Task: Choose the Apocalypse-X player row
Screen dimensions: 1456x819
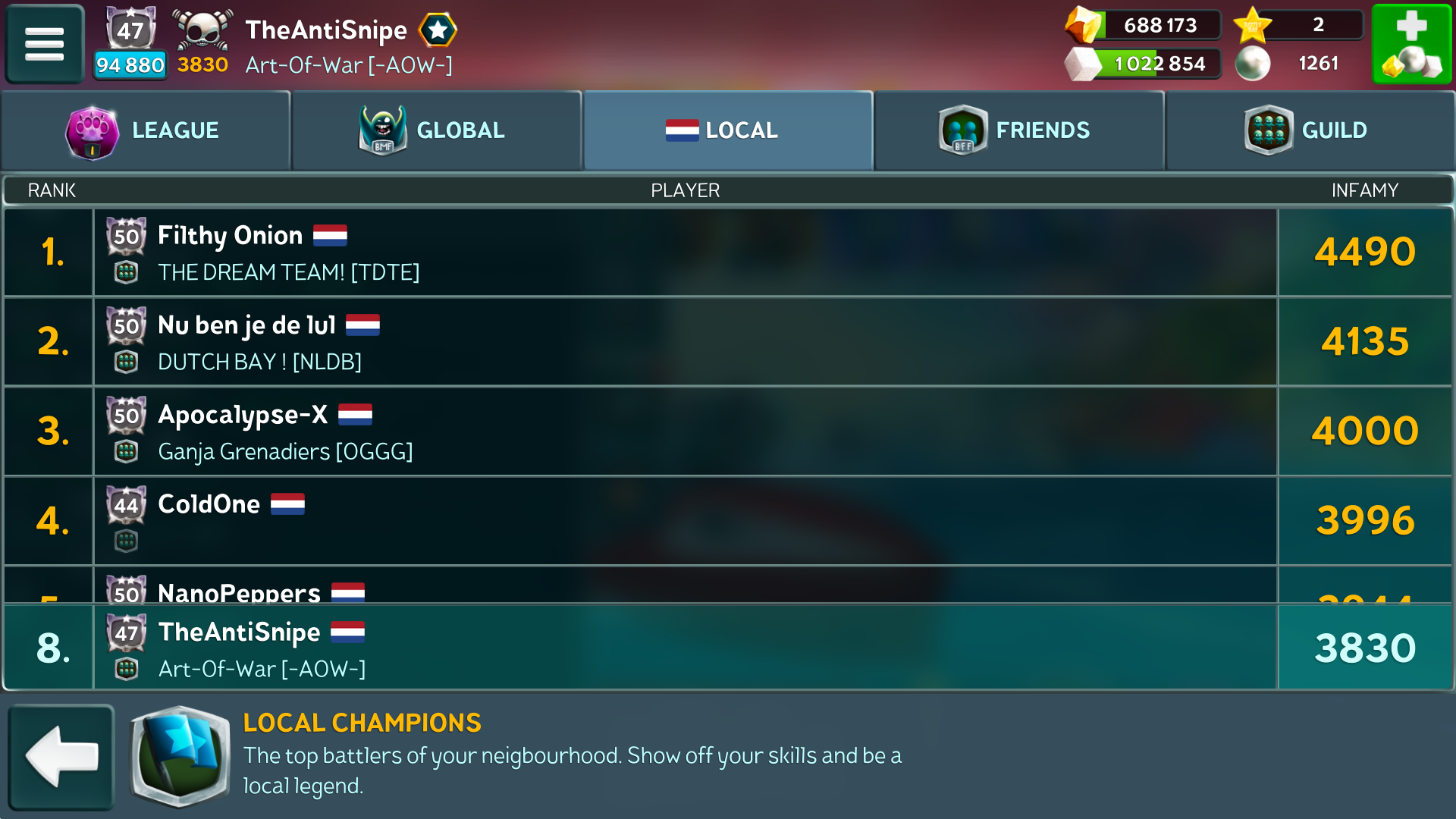Action: (x=682, y=431)
